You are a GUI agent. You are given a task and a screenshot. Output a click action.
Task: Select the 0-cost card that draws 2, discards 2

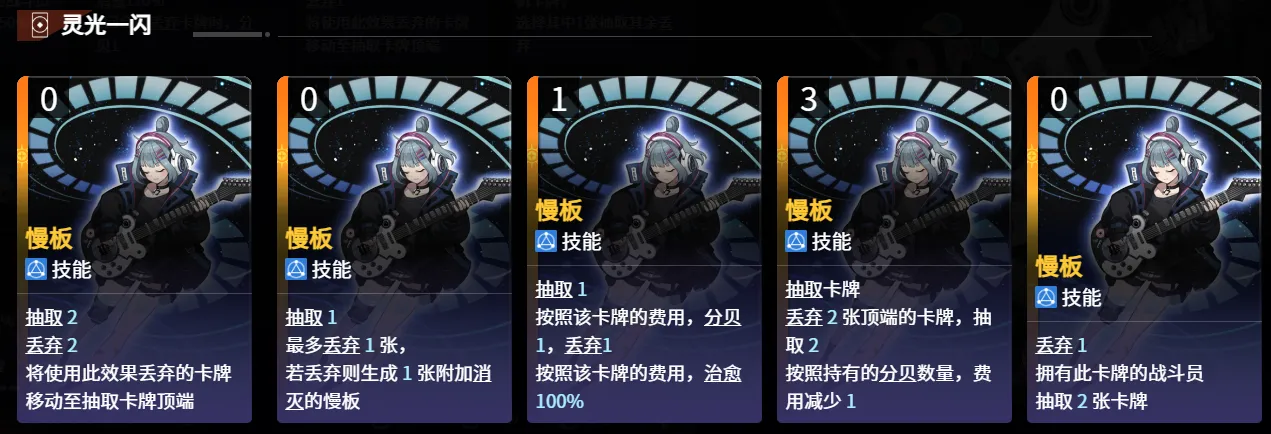pyautogui.click(x=134, y=250)
